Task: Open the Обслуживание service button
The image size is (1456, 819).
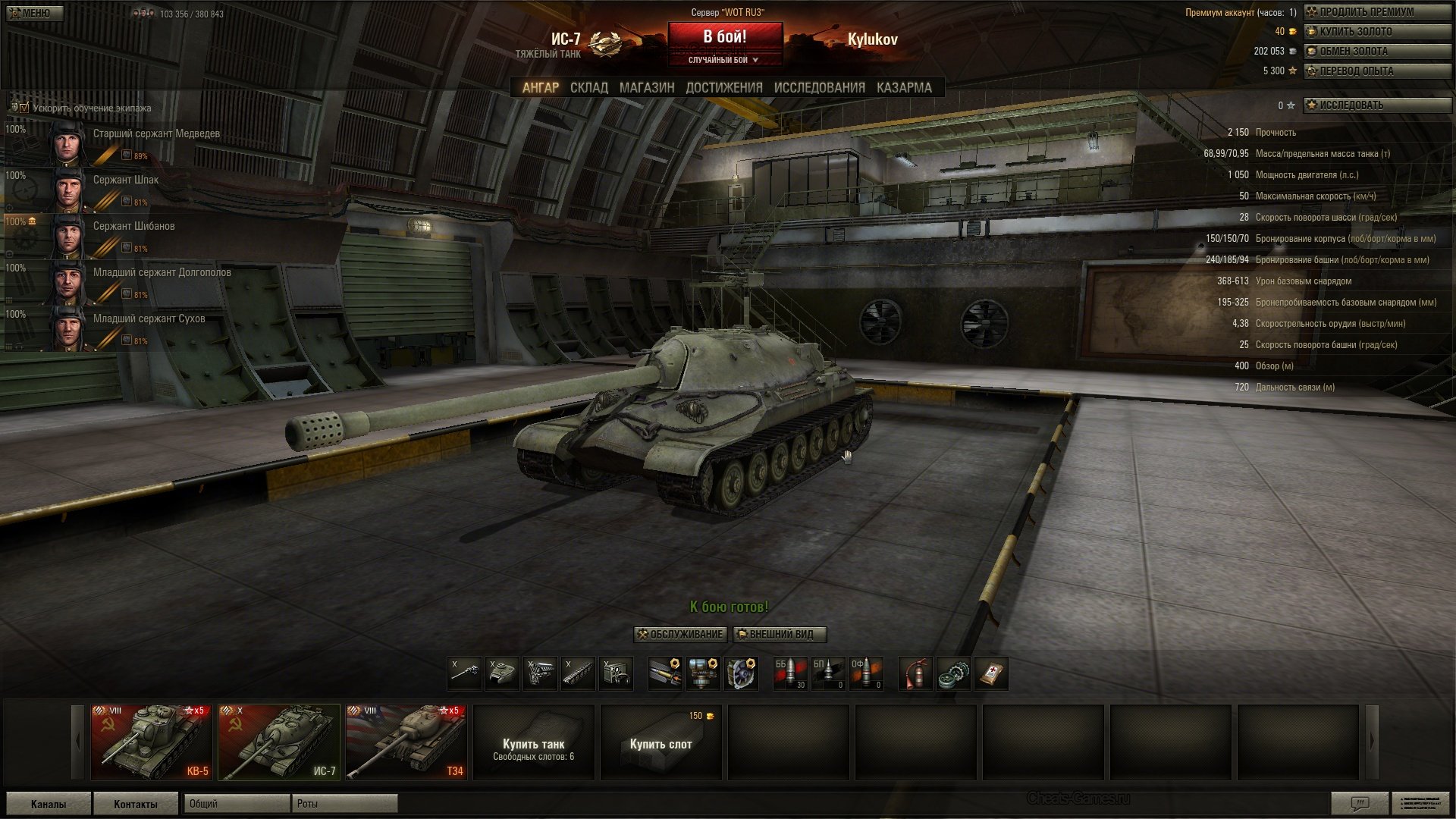Action: coord(680,635)
